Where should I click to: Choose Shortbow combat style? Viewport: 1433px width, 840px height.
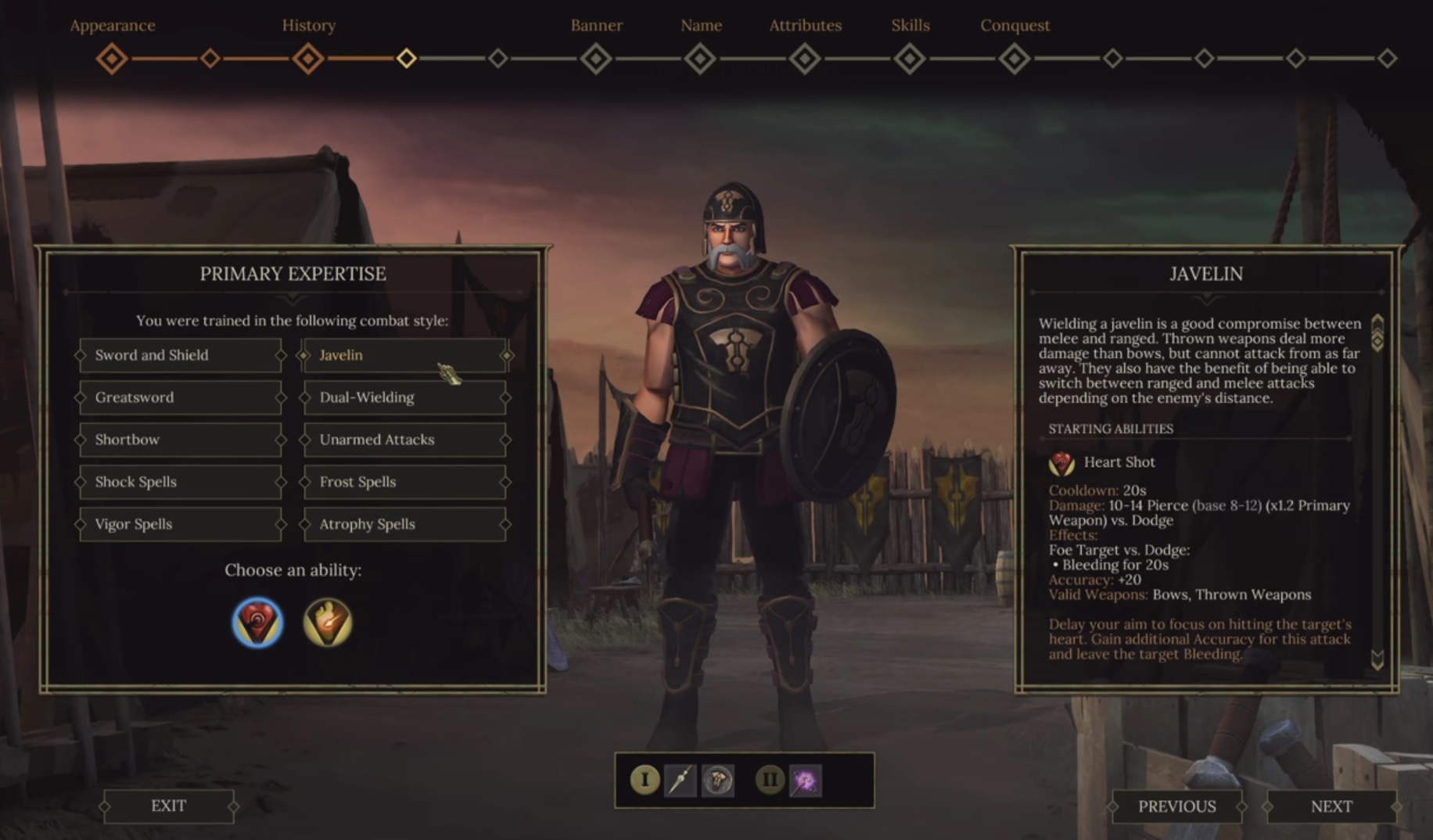point(180,440)
